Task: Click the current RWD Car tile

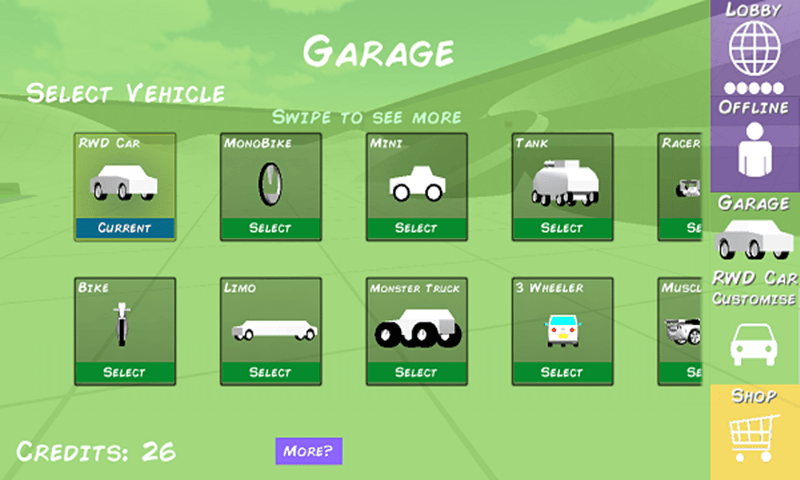Action: pyautogui.click(x=125, y=187)
